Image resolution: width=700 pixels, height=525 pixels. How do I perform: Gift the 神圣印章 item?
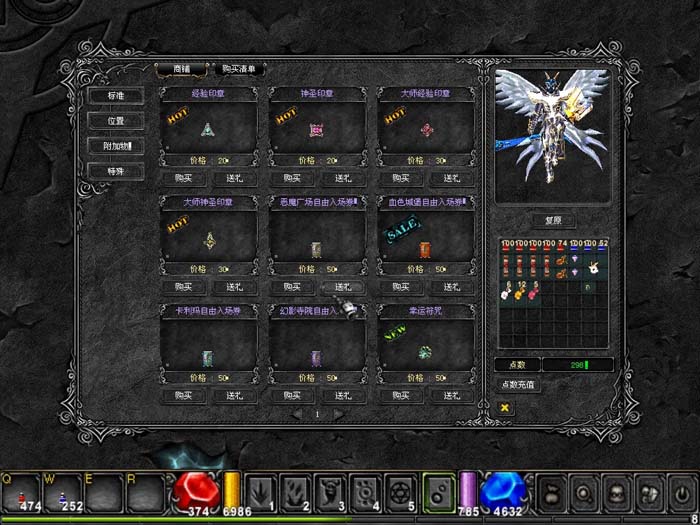click(344, 178)
